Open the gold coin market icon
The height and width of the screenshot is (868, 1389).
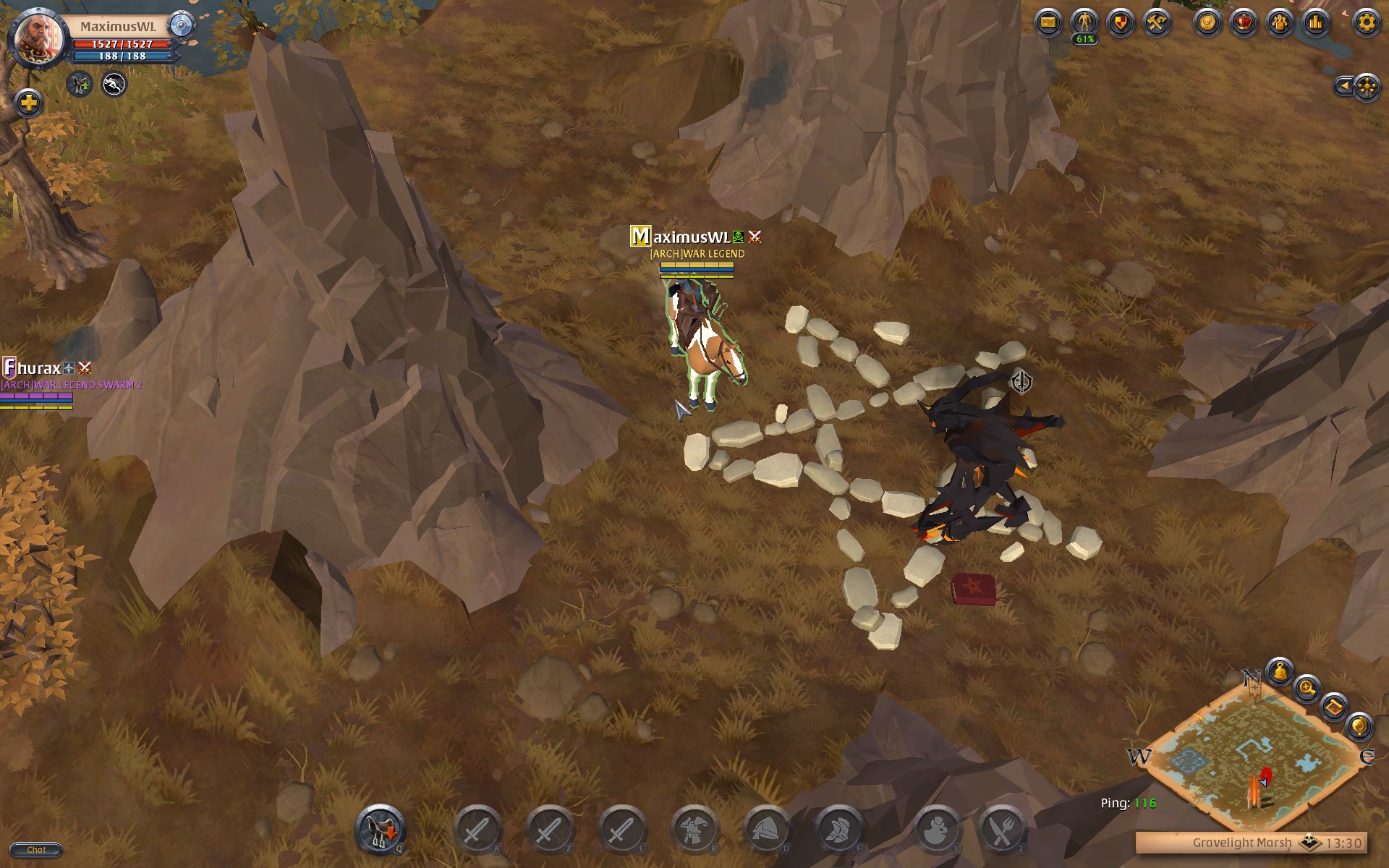point(1206,22)
